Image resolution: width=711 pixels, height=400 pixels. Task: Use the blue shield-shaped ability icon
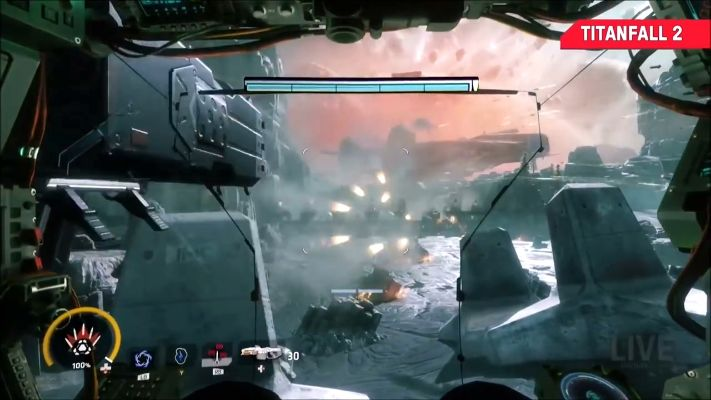point(181,355)
